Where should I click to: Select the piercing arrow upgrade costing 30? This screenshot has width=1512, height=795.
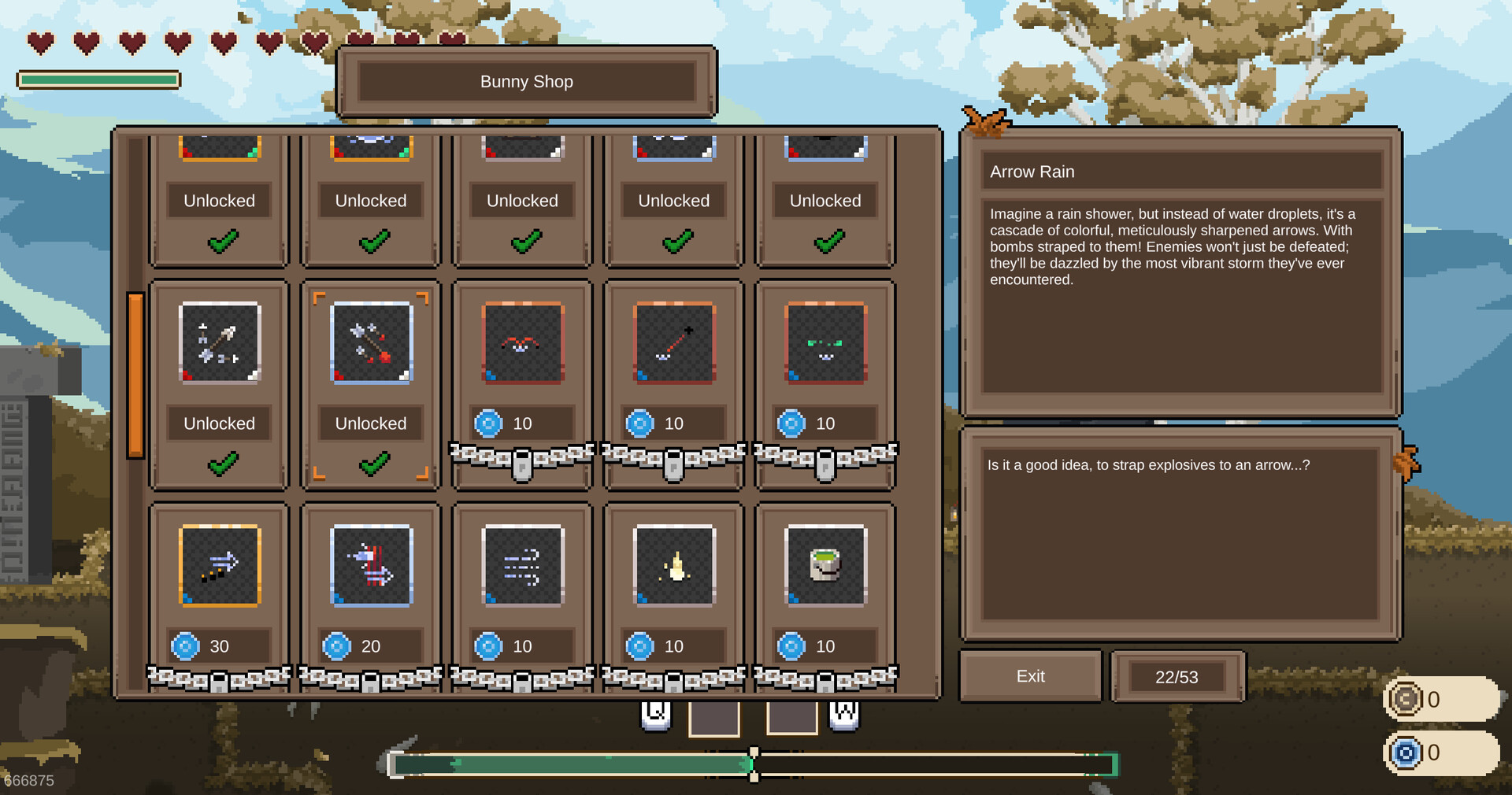(x=219, y=566)
